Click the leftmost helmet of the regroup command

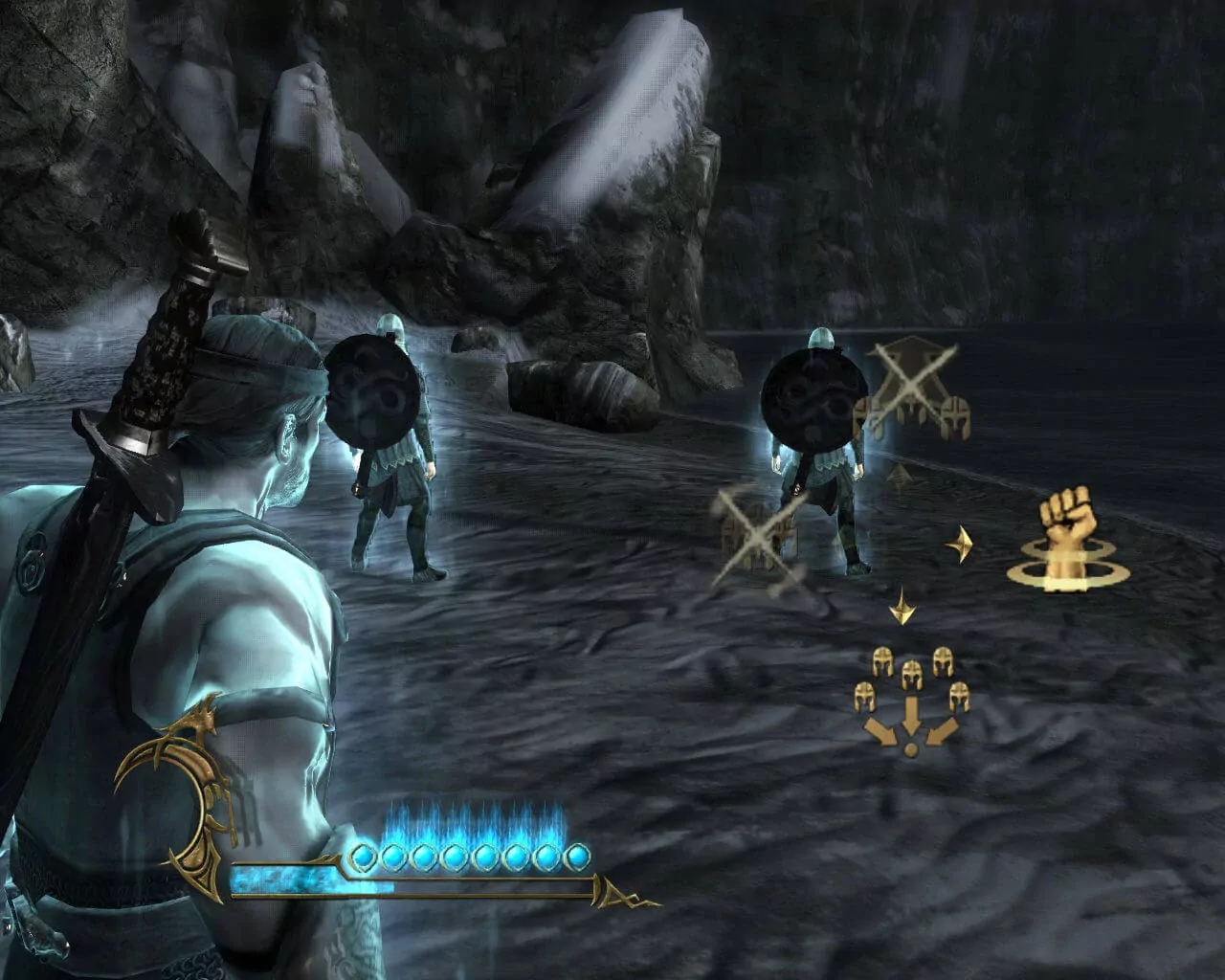[x=864, y=697]
